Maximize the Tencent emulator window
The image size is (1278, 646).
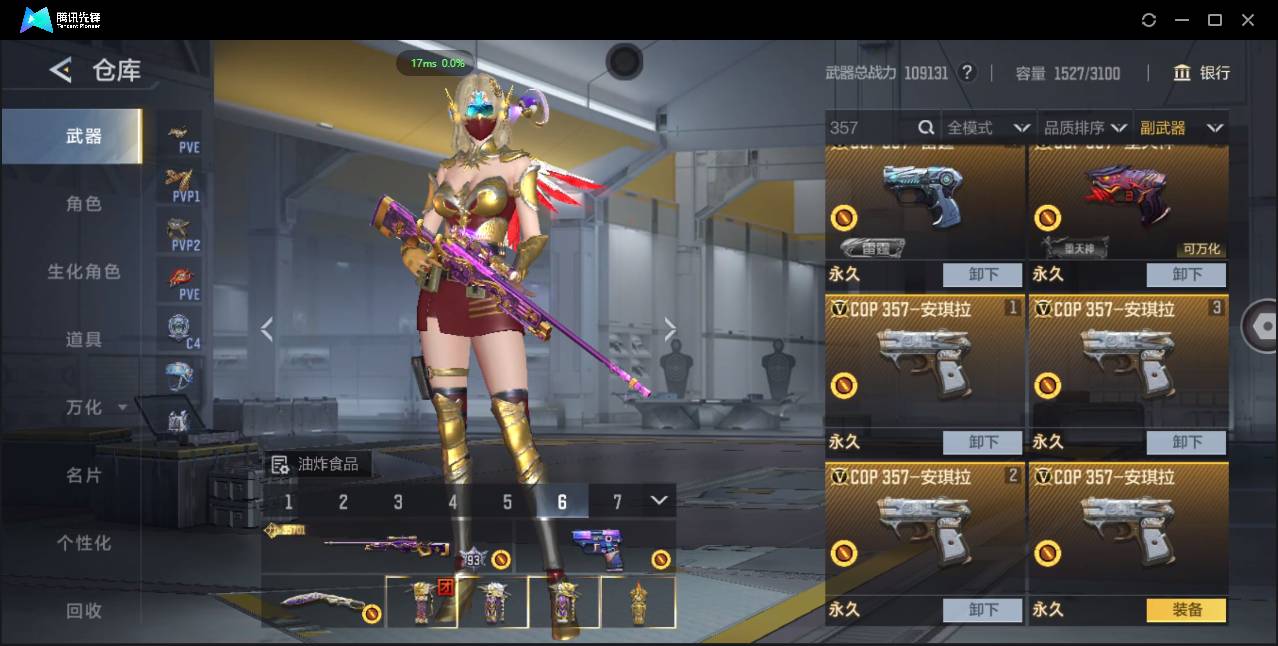1215,20
